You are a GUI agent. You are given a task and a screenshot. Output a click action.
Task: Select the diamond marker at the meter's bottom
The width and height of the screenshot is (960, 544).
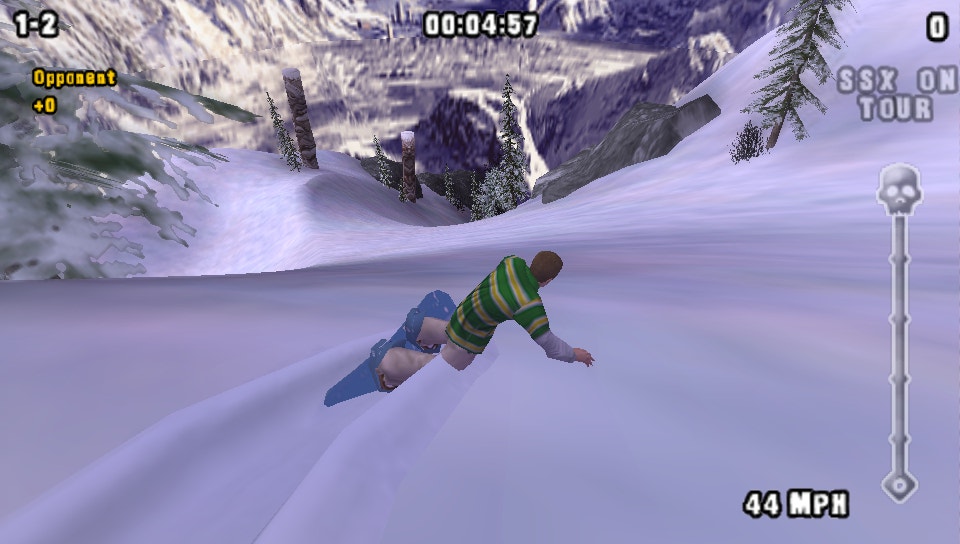(x=898, y=486)
